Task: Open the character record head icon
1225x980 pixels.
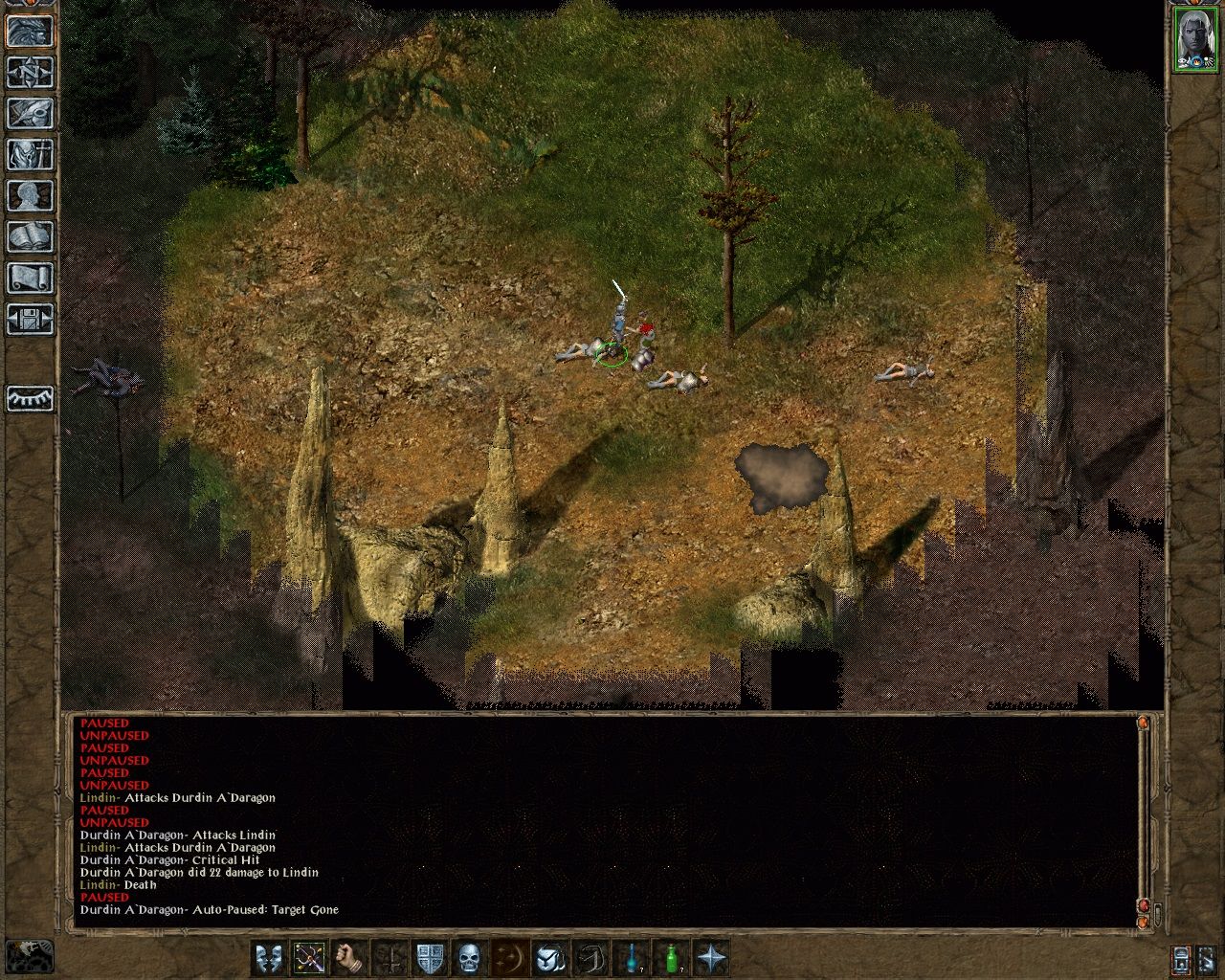Action: pos(30,196)
